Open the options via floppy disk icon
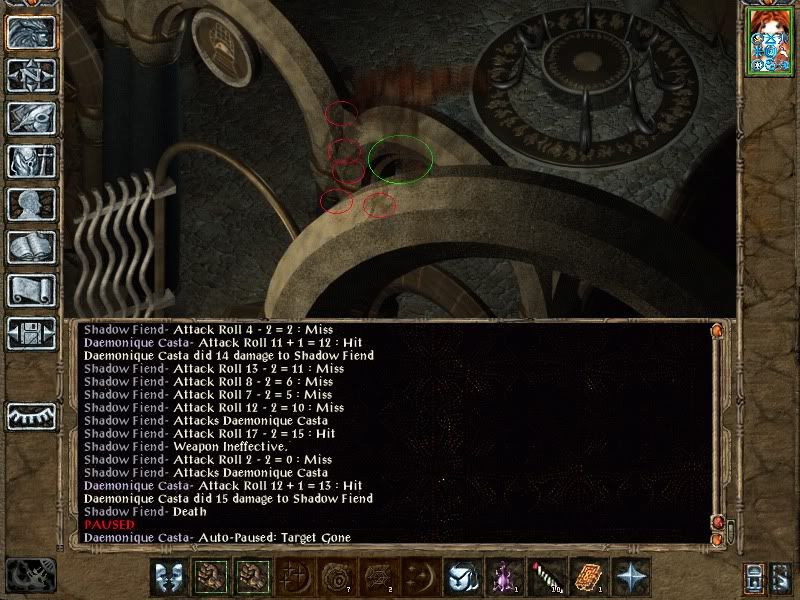This screenshot has height=600, width=800. pyautogui.click(x=30, y=333)
